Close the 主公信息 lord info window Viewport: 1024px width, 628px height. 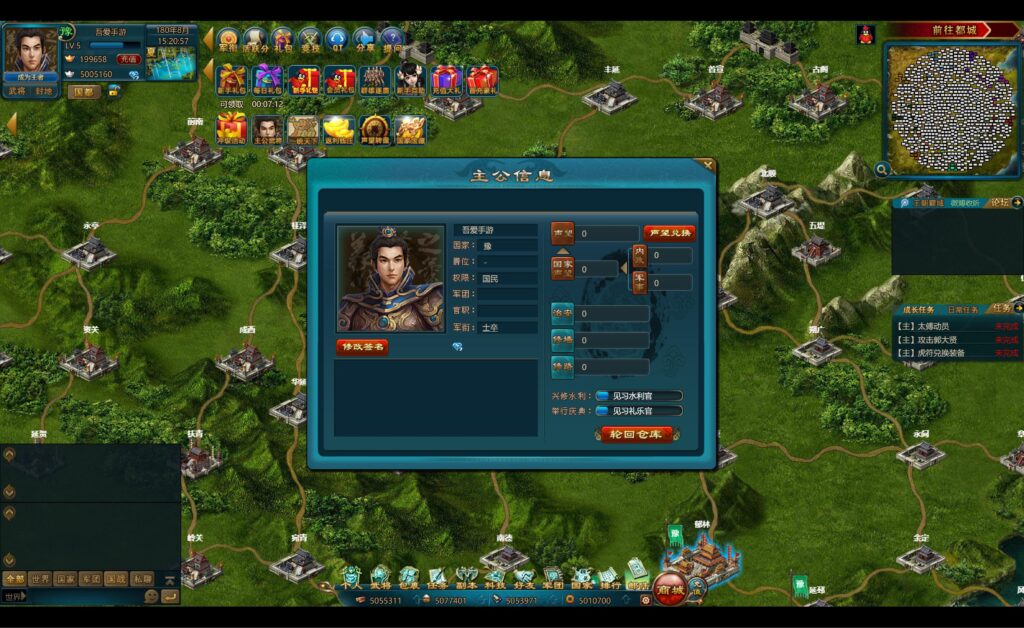pyautogui.click(x=708, y=165)
